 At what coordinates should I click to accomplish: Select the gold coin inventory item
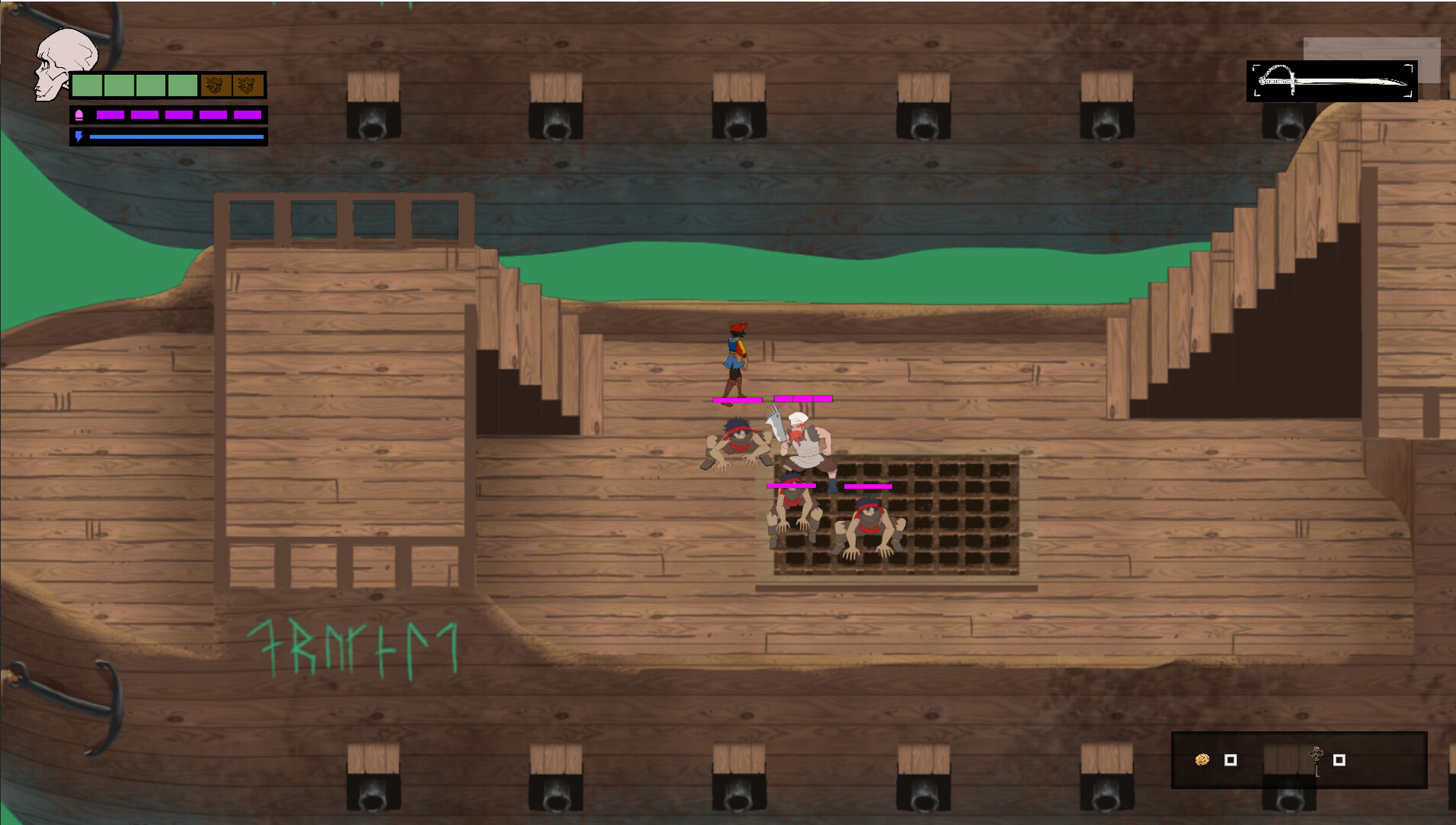[1201, 759]
